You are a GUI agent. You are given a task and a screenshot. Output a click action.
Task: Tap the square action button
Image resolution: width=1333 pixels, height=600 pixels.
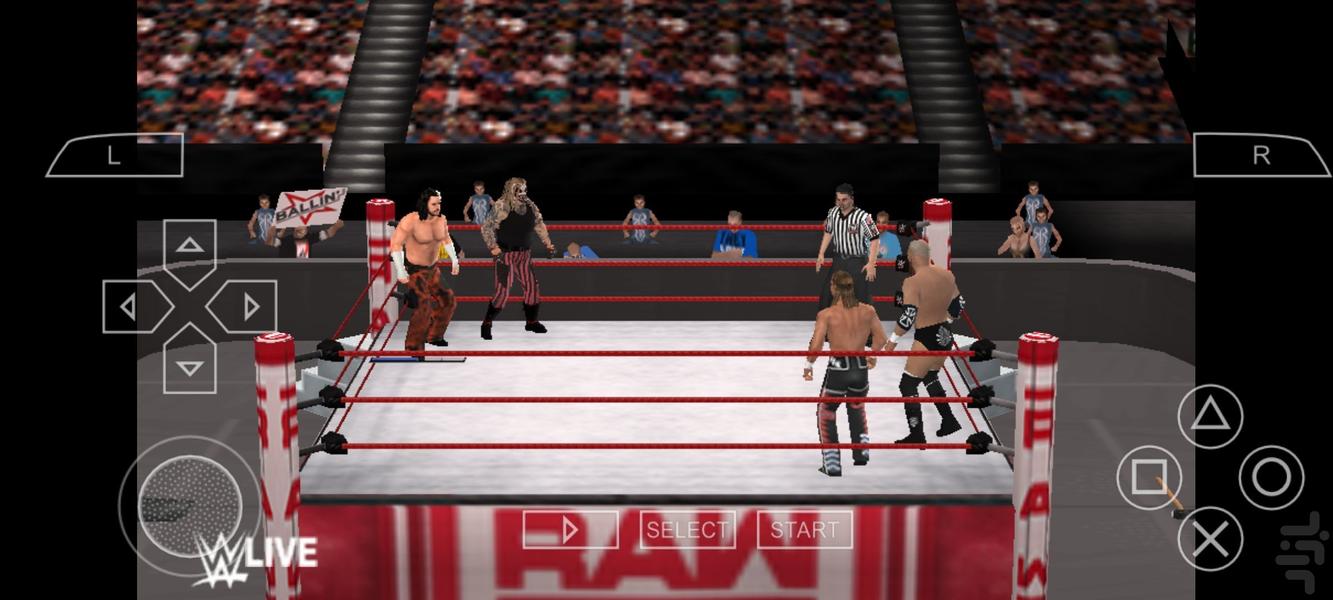point(1149,478)
